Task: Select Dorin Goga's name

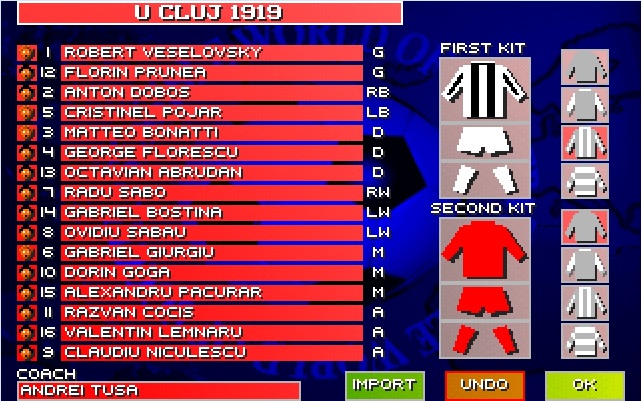Action: point(211,272)
